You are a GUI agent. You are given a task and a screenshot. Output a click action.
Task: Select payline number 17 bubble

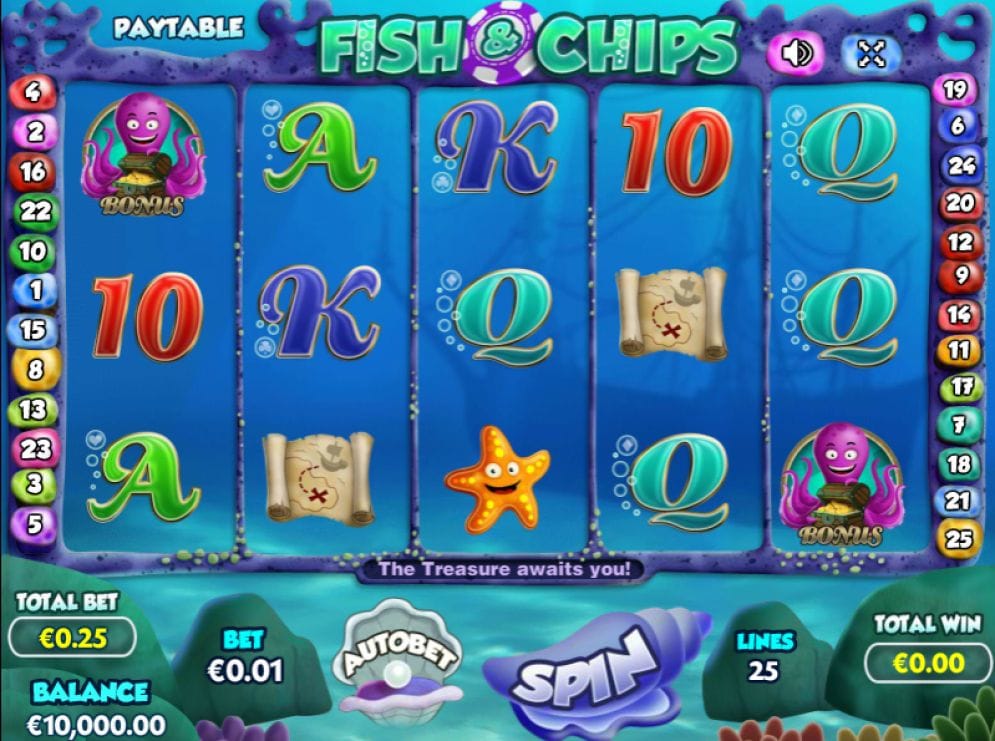961,385
